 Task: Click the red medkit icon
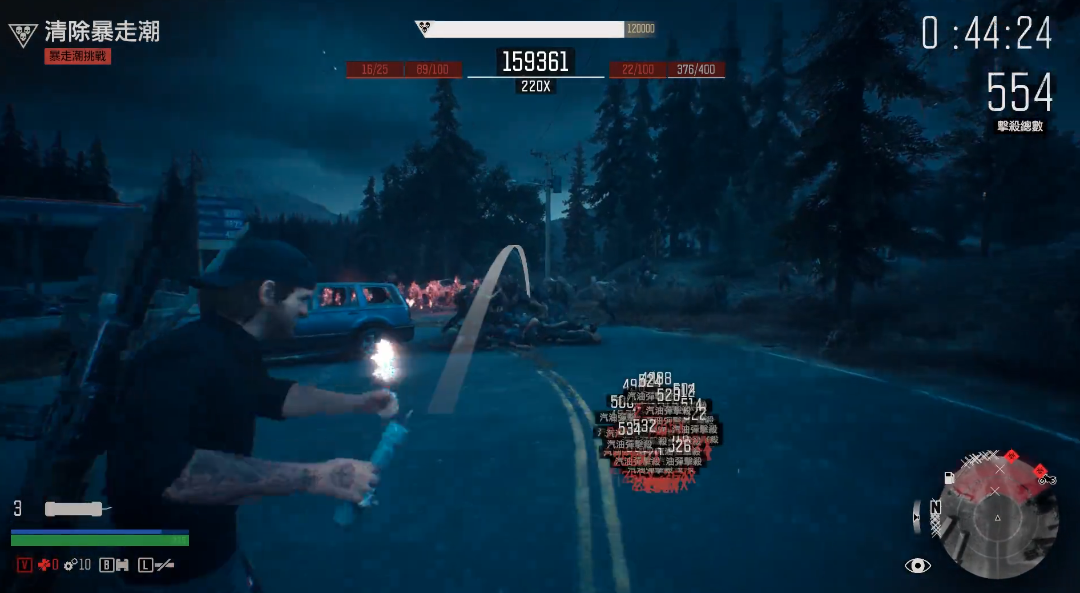[x=44, y=565]
